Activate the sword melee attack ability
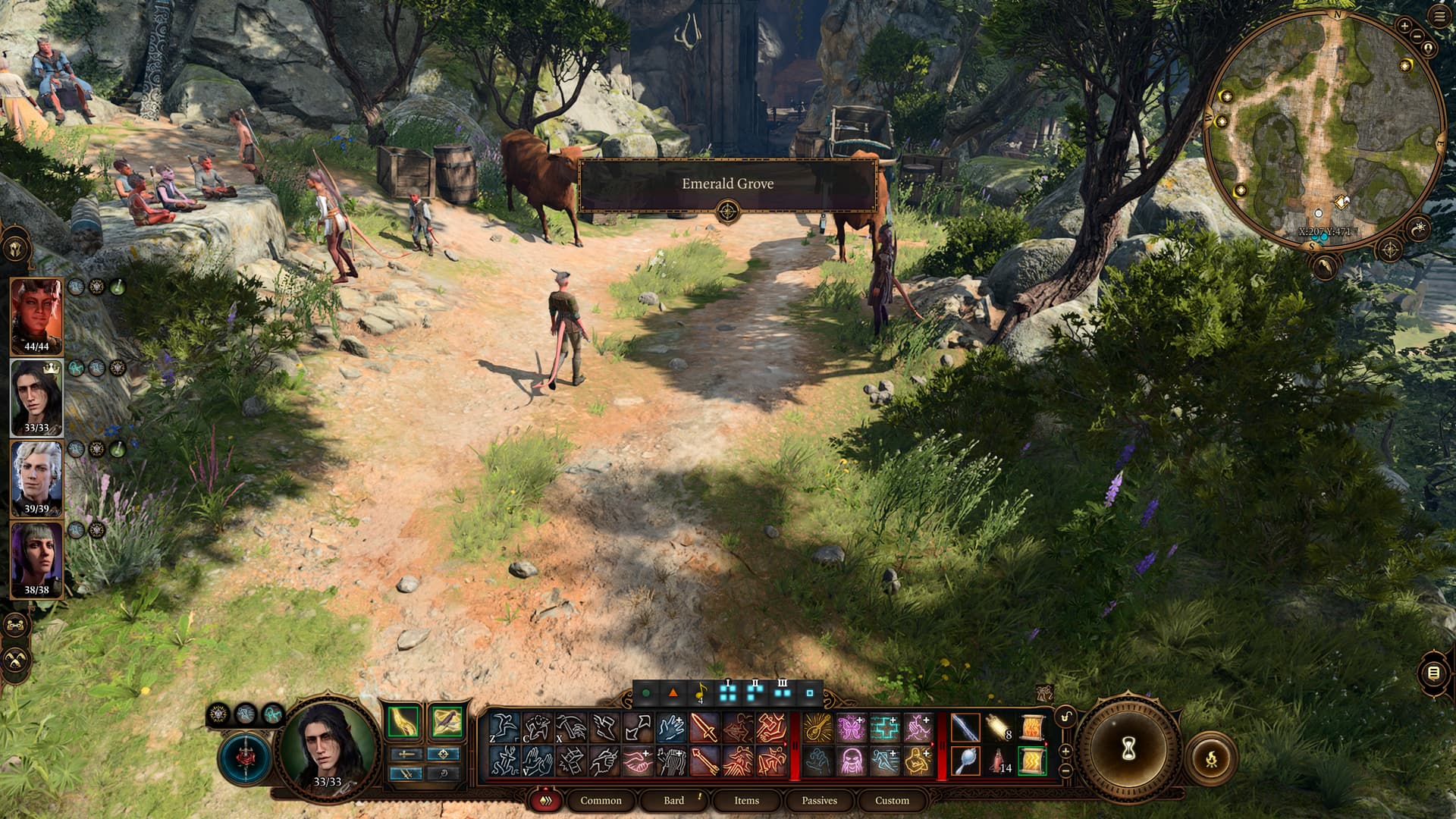The height and width of the screenshot is (819, 1456). 703,728
